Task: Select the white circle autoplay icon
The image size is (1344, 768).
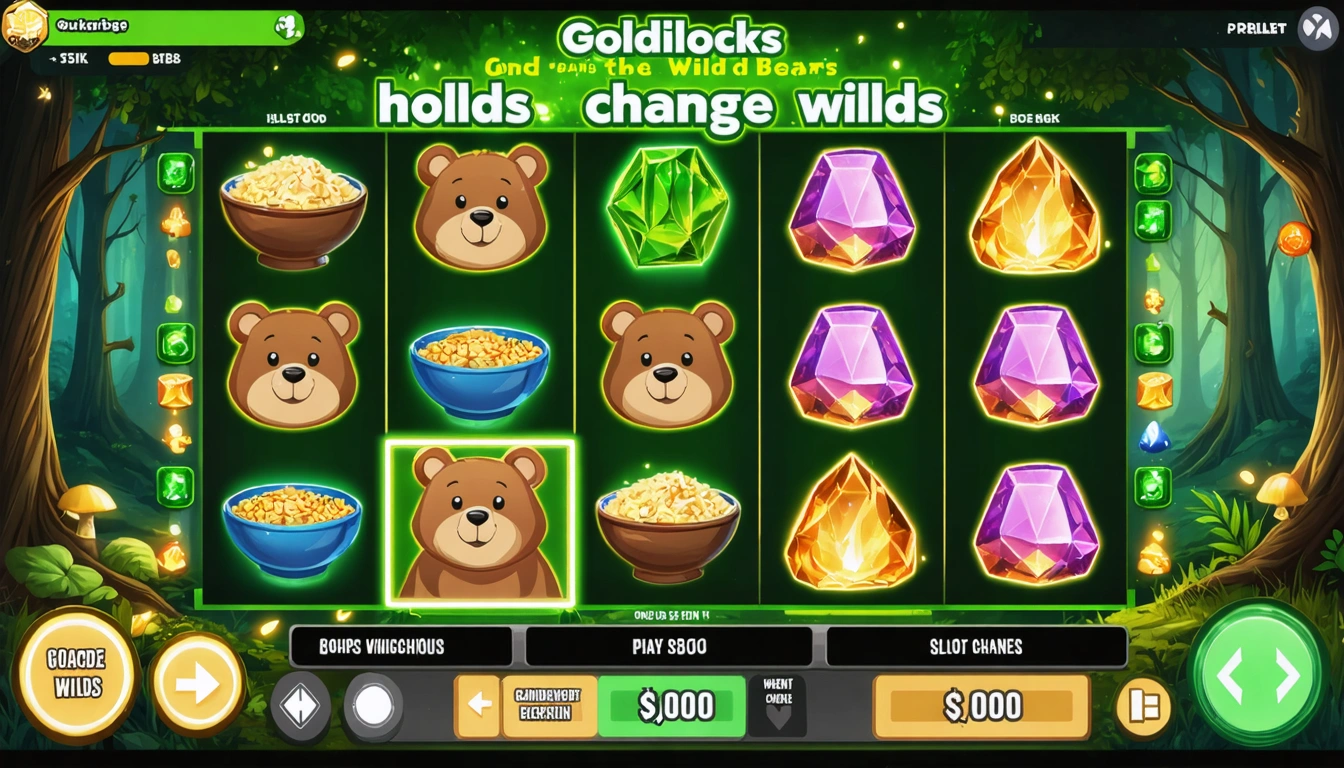Action: [371, 706]
